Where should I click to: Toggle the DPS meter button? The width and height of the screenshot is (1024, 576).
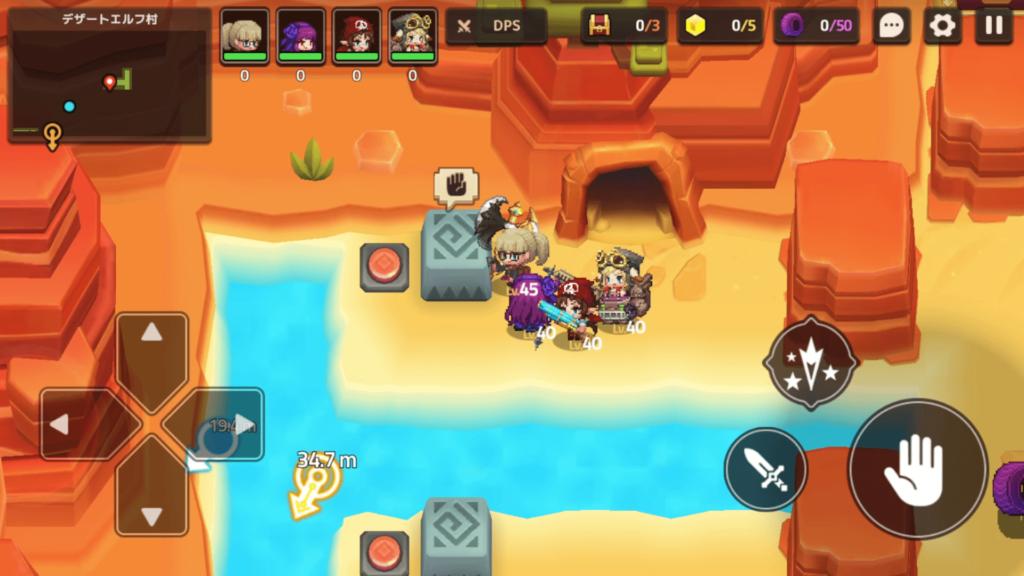[x=496, y=26]
